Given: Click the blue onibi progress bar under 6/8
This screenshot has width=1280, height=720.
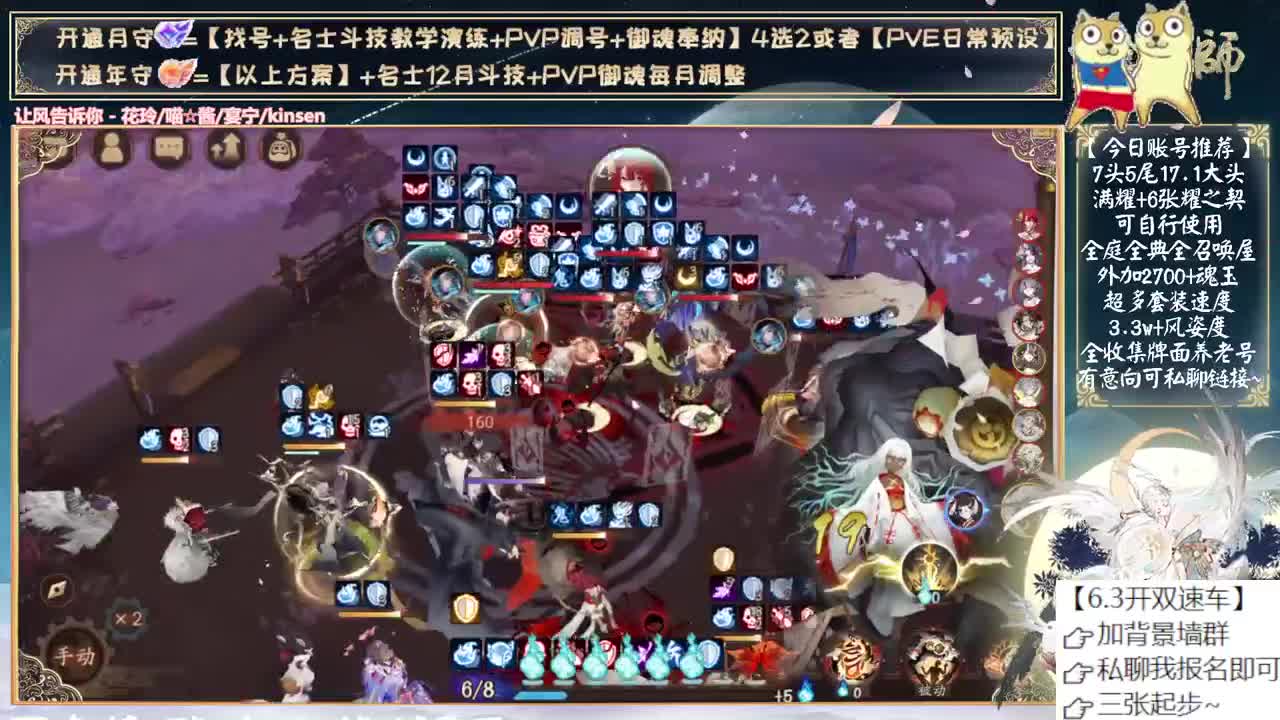Looking at the screenshot, I should coord(539,695).
